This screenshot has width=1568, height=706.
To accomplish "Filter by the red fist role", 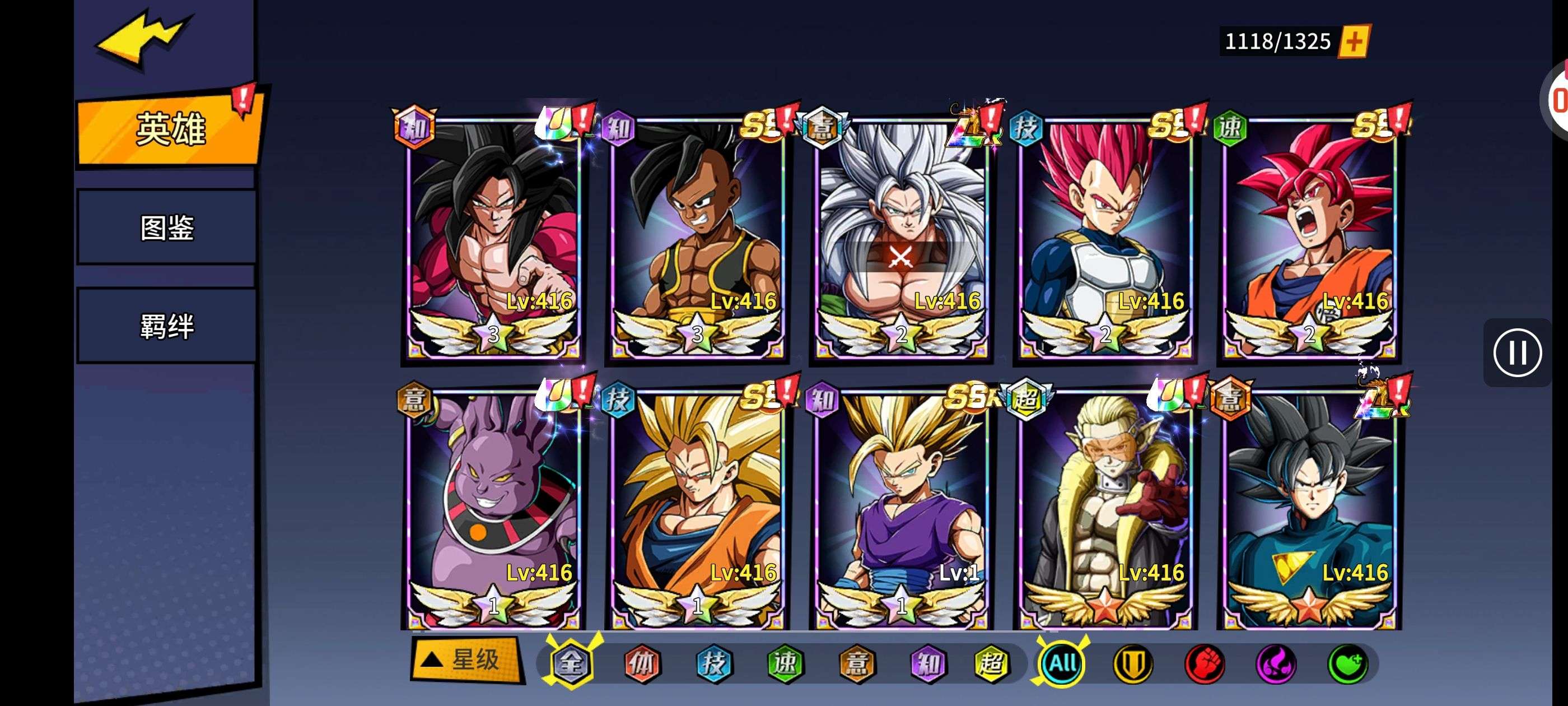I will pos(1204,663).
